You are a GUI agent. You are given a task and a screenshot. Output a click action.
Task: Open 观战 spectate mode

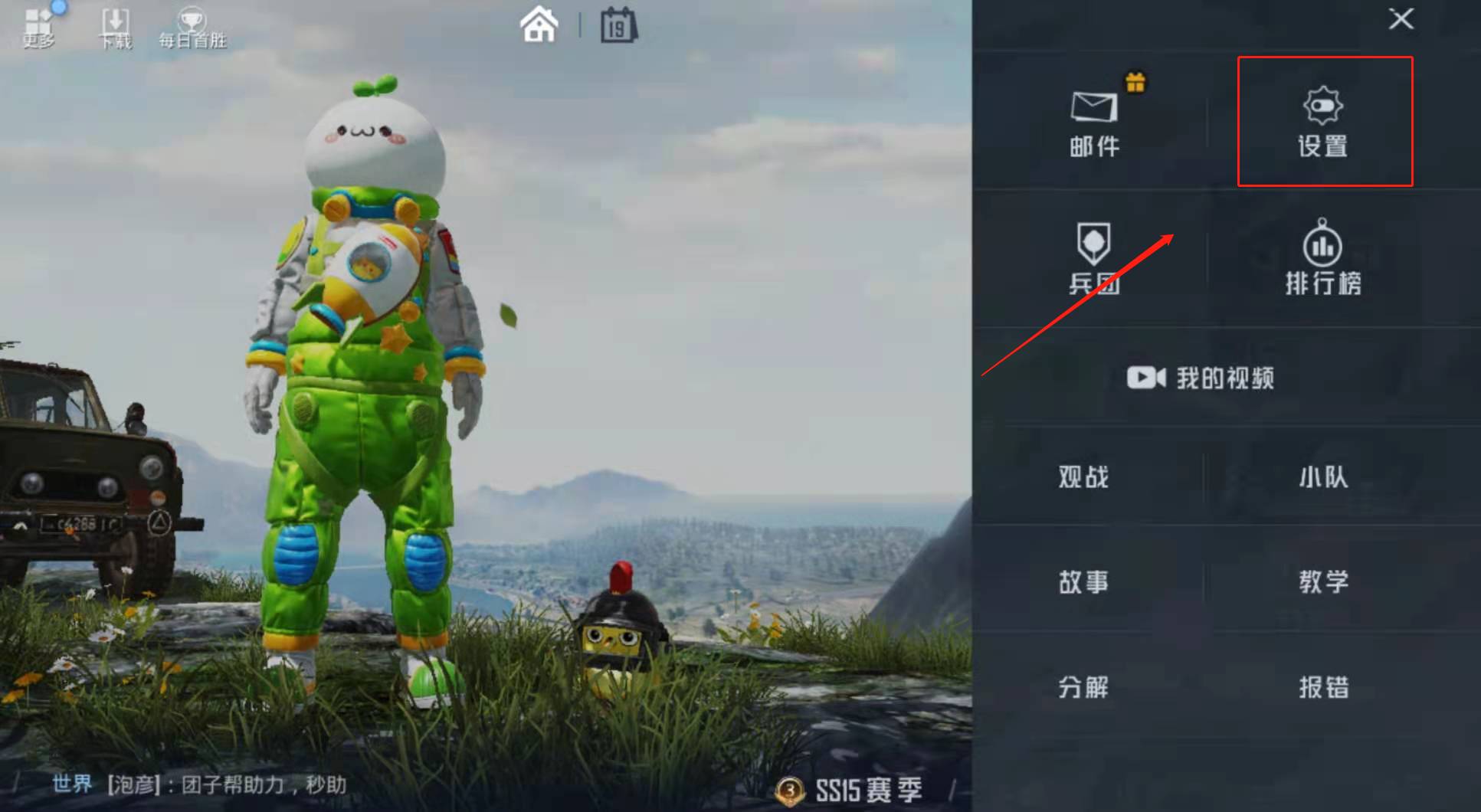pyautogui.click(x=1083, y=478)
